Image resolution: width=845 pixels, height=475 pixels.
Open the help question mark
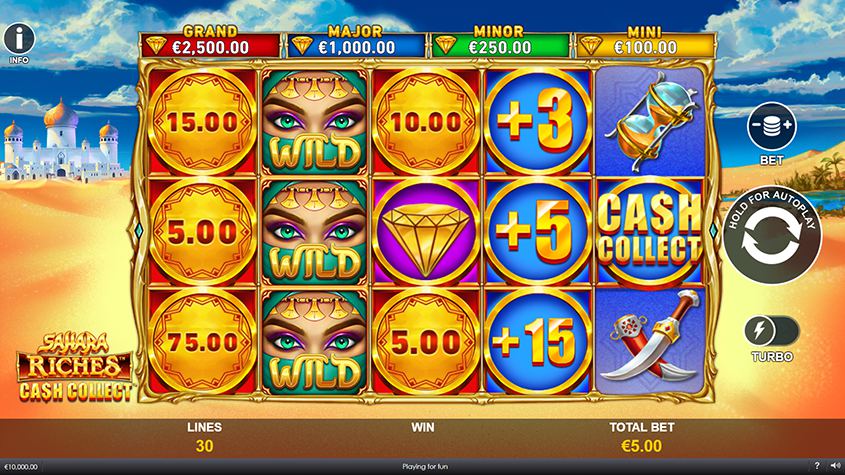click(817, 467)
